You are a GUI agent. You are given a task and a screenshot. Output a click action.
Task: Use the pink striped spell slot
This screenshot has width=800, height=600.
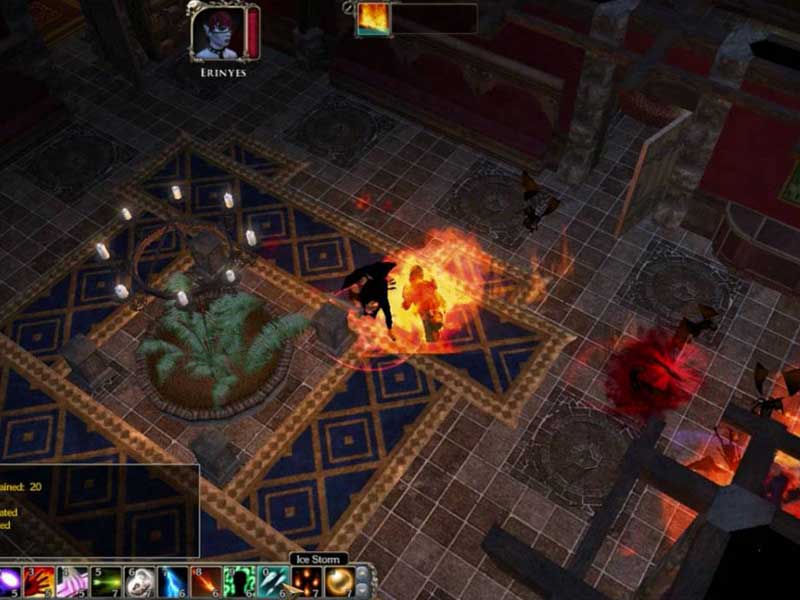tap(73, 581)
